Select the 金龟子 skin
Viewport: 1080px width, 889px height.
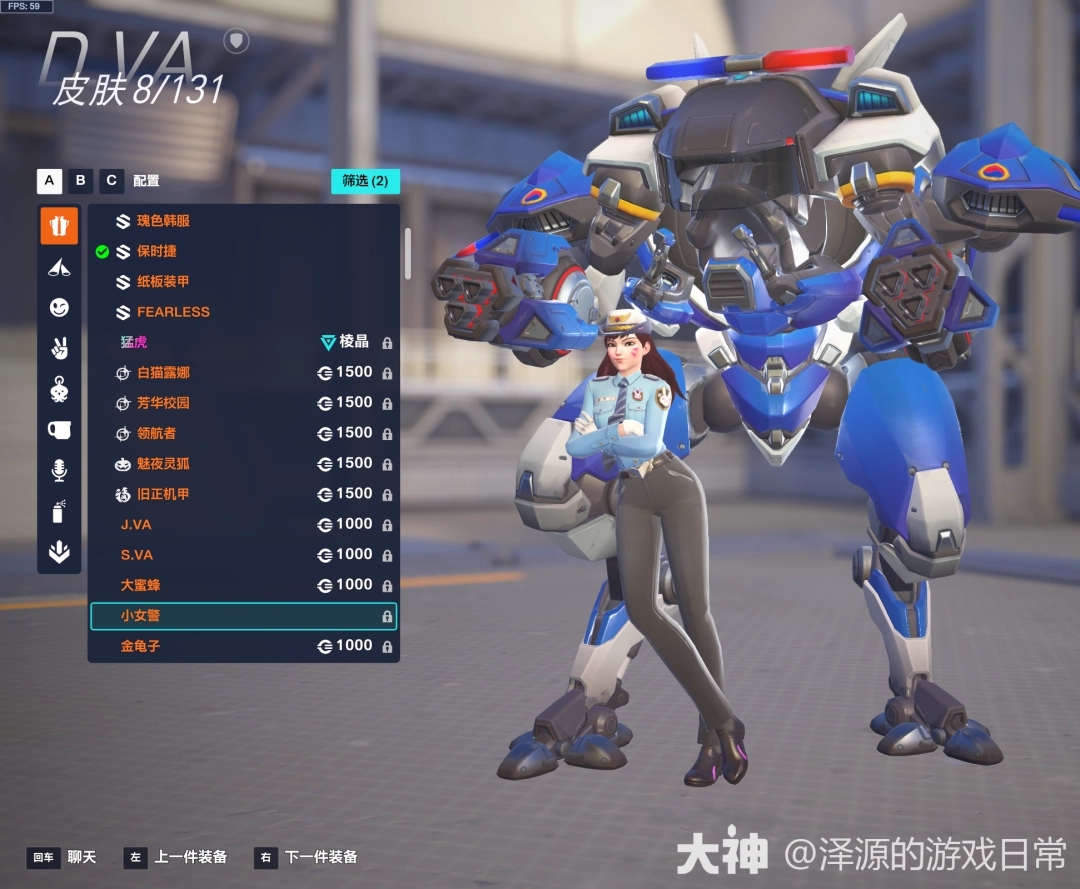141,646
